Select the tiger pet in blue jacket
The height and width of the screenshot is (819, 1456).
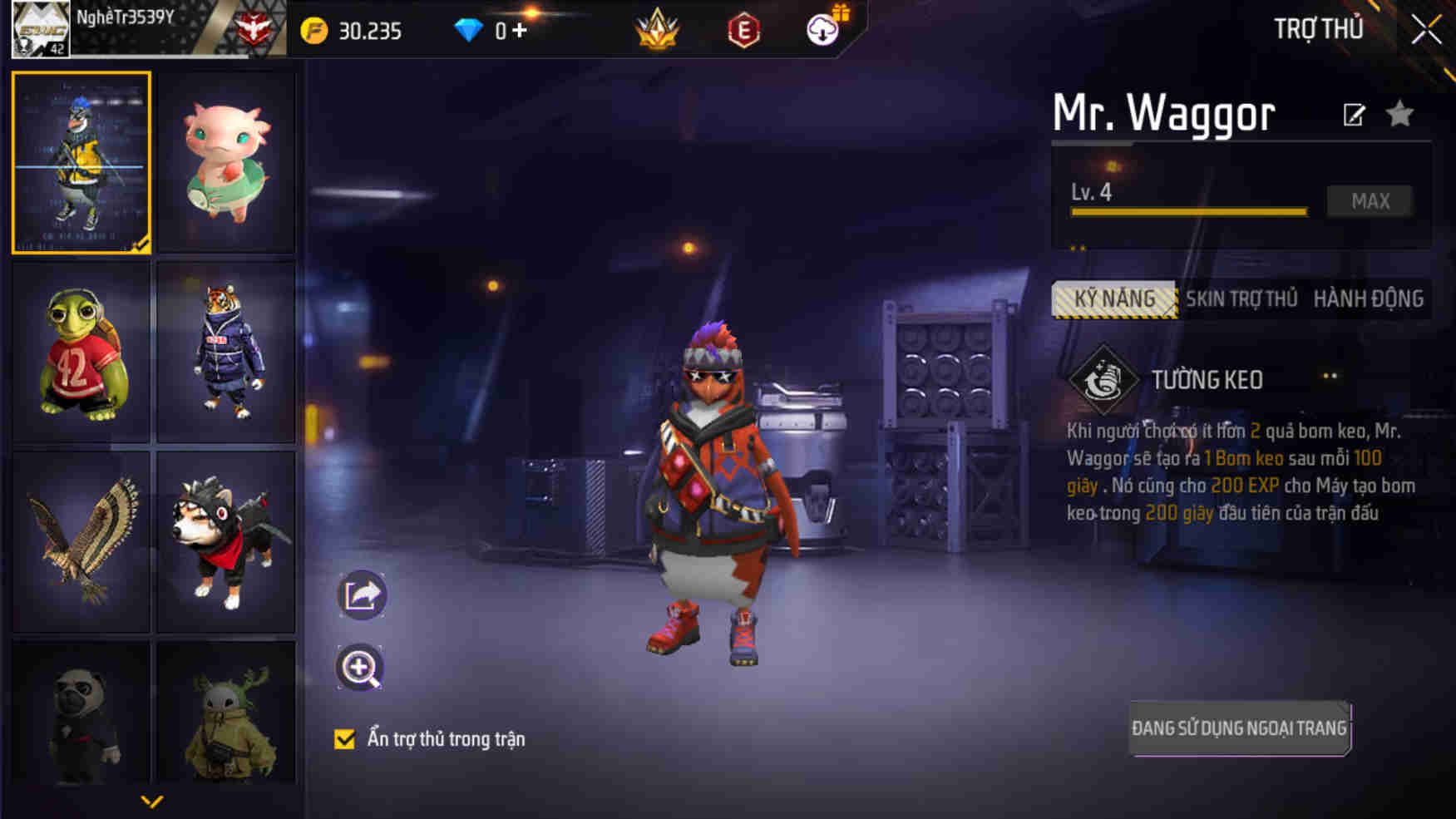coord(225,352)
